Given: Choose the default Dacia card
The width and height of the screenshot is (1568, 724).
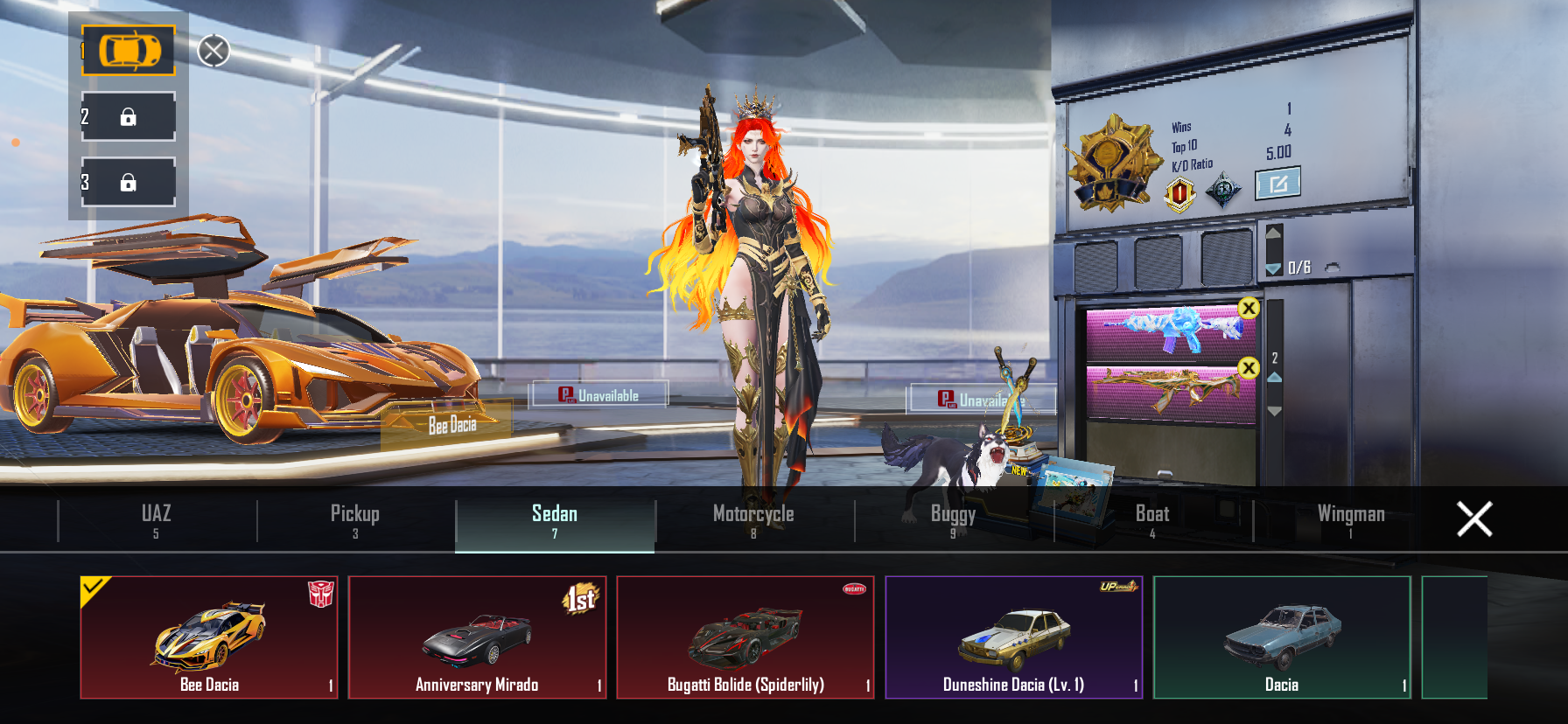Looking at the screenshot, I should 1282,637.
